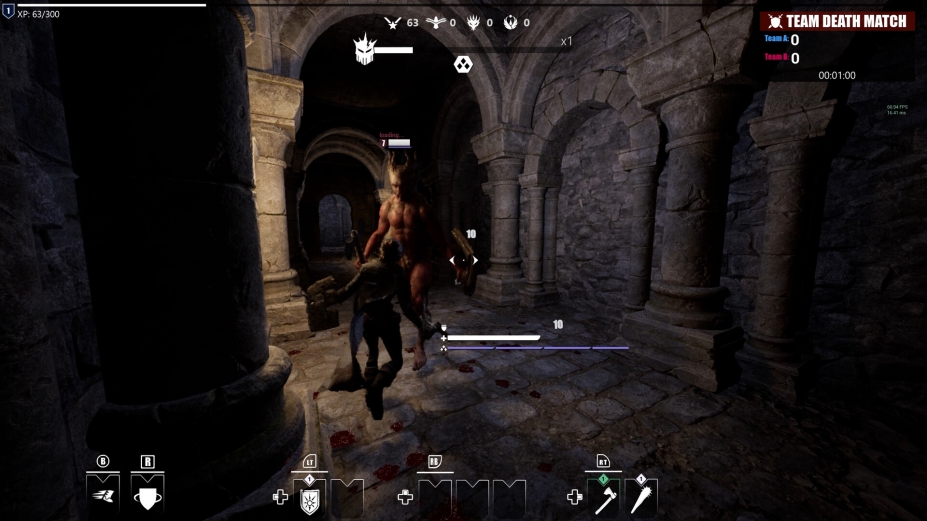Activate the sprint dash ability icon
The image size is (927, 521).
click(103, 493)
